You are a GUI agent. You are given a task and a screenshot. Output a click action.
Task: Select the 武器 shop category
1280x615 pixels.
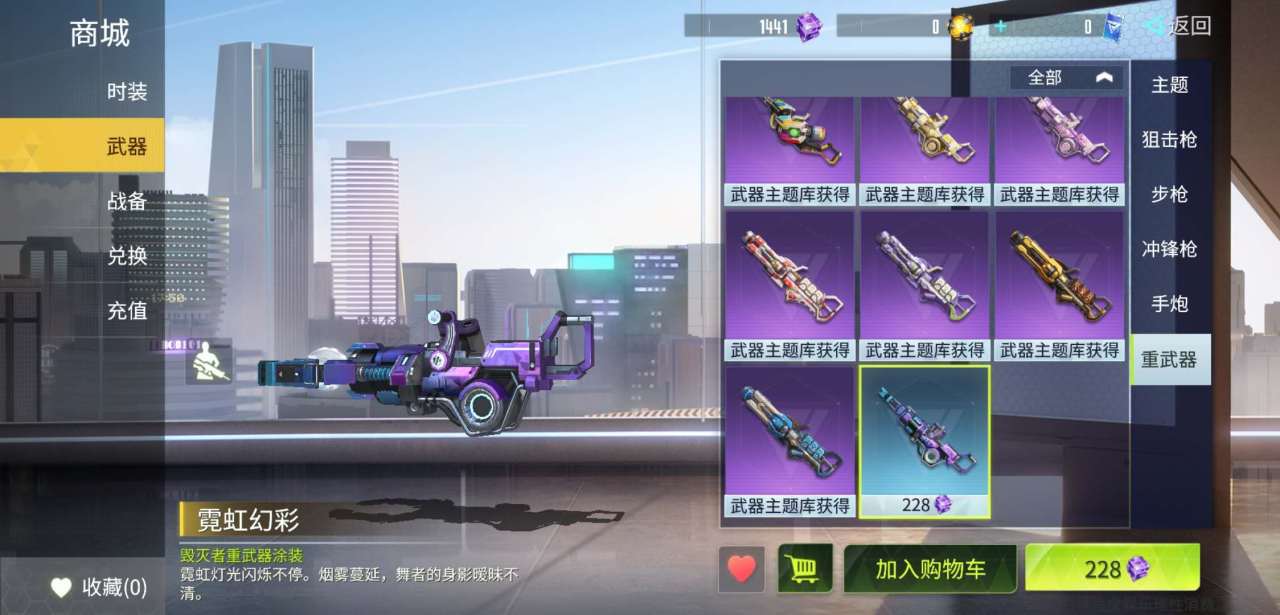(x=127, y=147)
